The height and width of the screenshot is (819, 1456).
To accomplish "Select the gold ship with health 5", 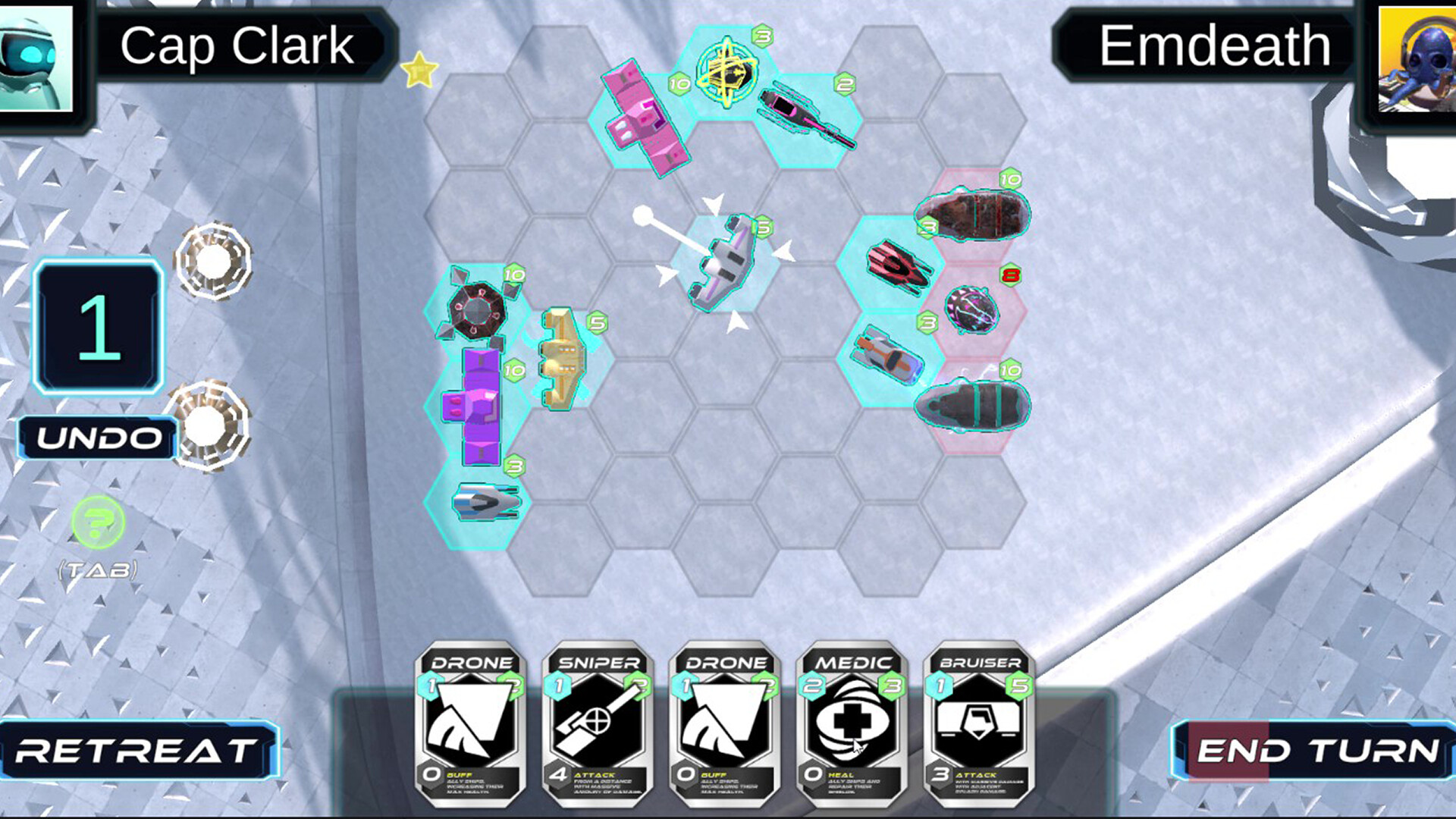I will (x=561, y=360).
